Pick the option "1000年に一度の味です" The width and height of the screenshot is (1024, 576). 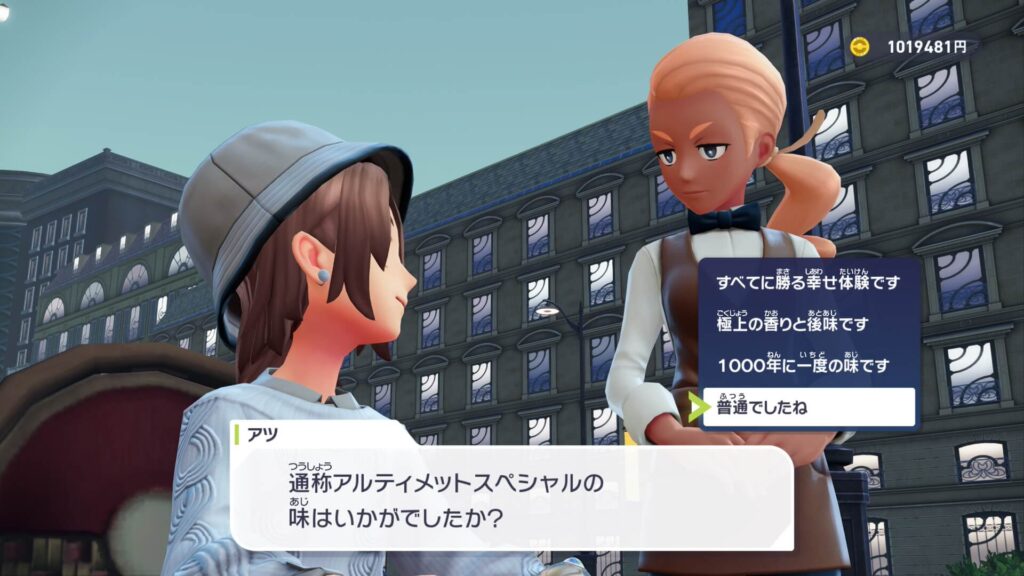pyautogui.click(x=802, y=366)
